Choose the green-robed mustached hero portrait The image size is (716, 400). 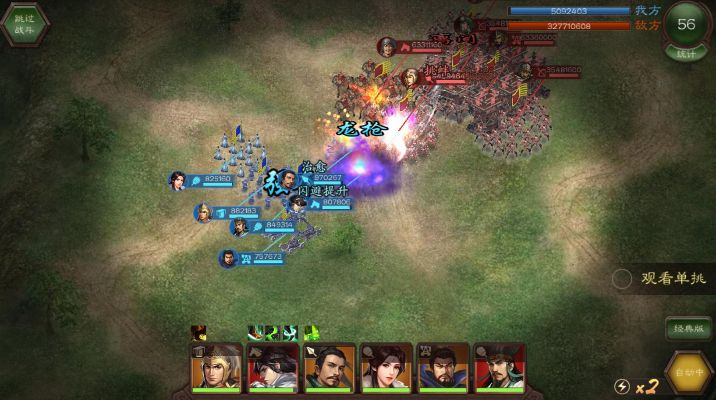tap(329, 369)
